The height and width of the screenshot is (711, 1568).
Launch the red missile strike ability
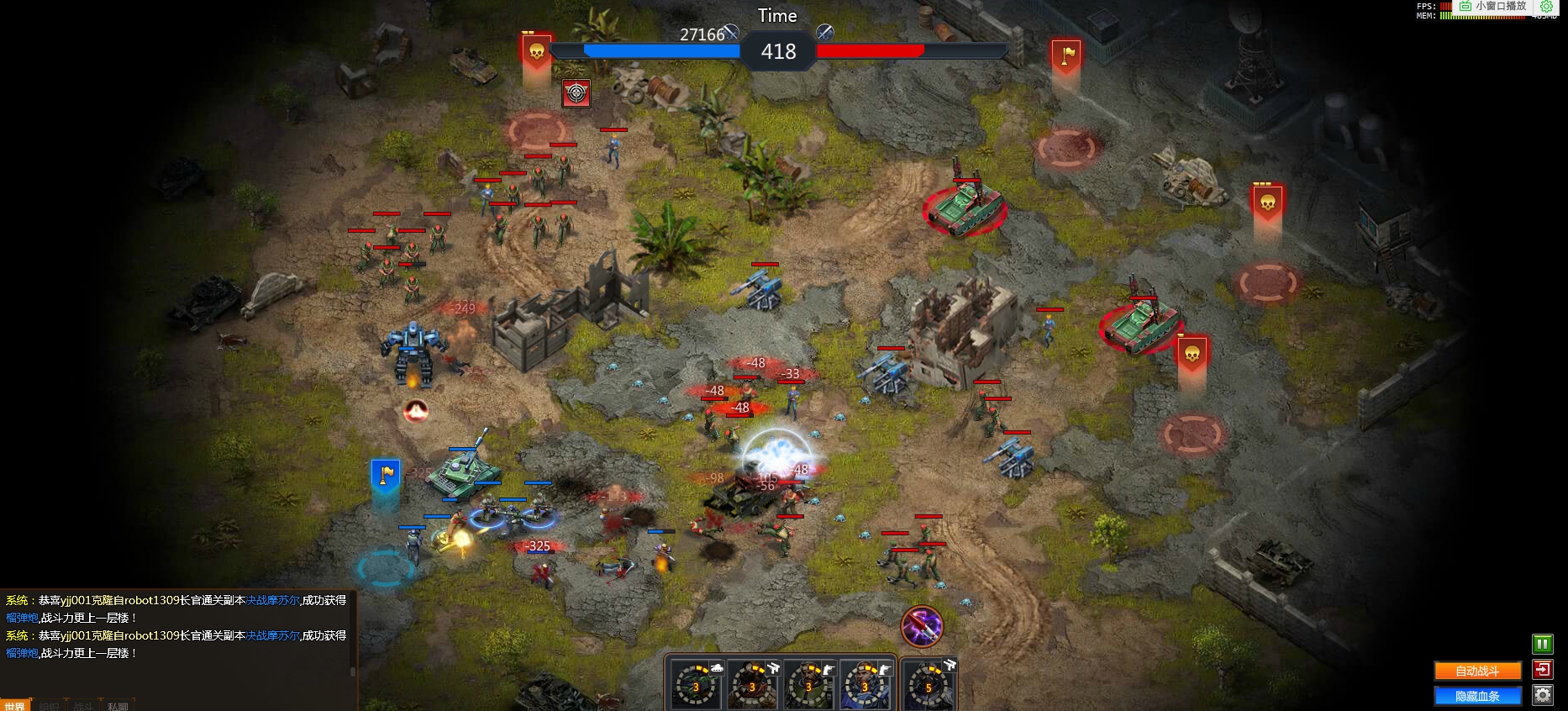tap(922, 626)
